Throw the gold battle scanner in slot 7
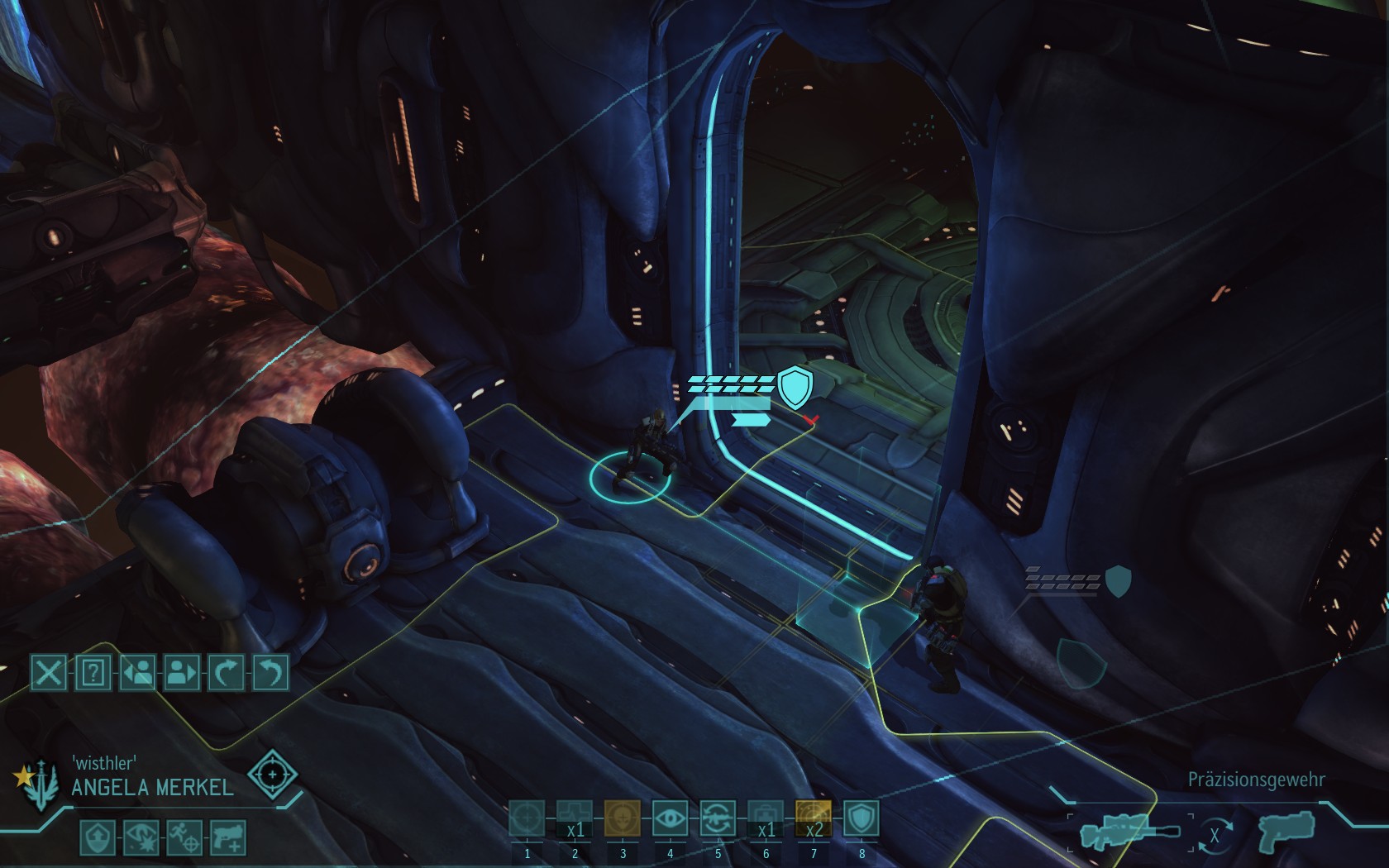 coord(814,819)
